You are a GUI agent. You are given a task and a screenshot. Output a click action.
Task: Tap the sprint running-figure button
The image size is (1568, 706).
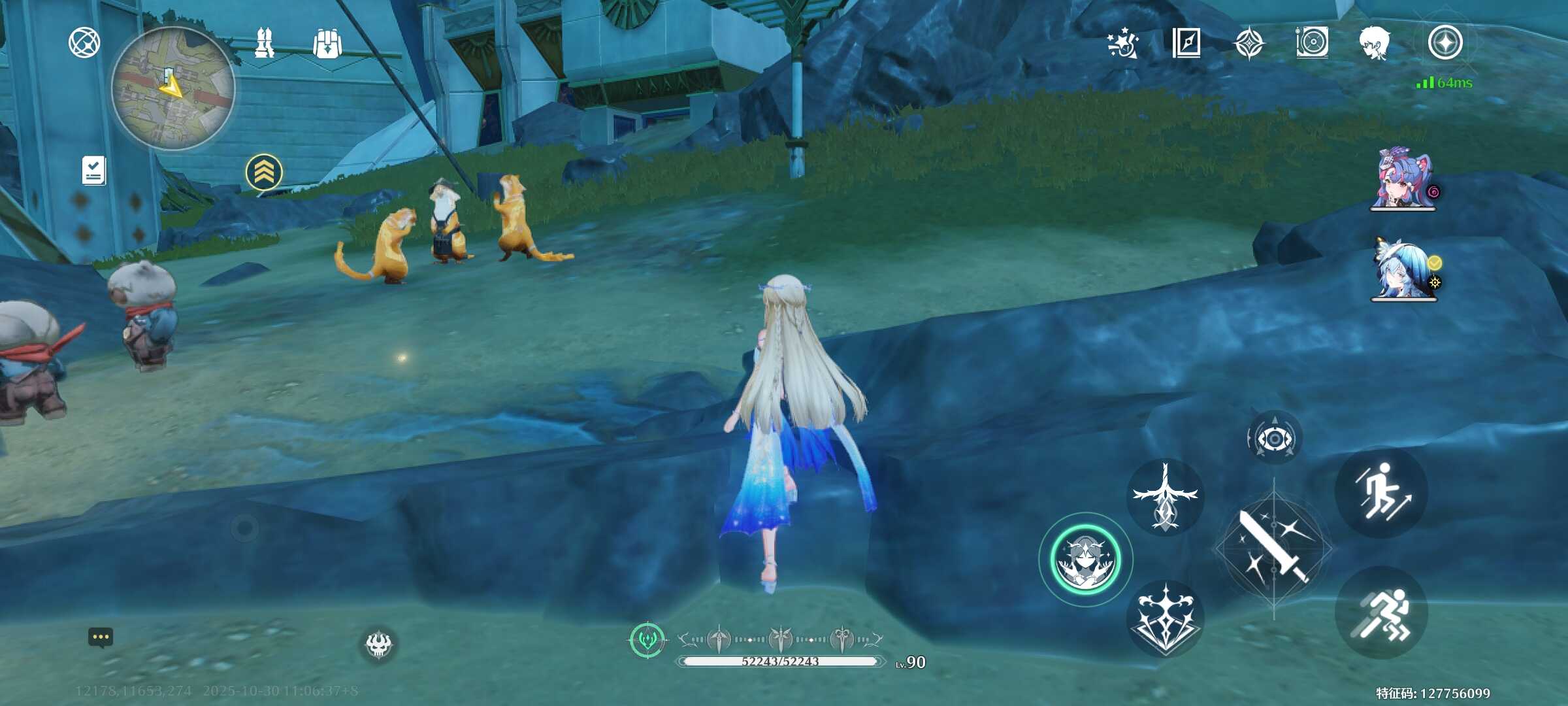(1381, 613)
